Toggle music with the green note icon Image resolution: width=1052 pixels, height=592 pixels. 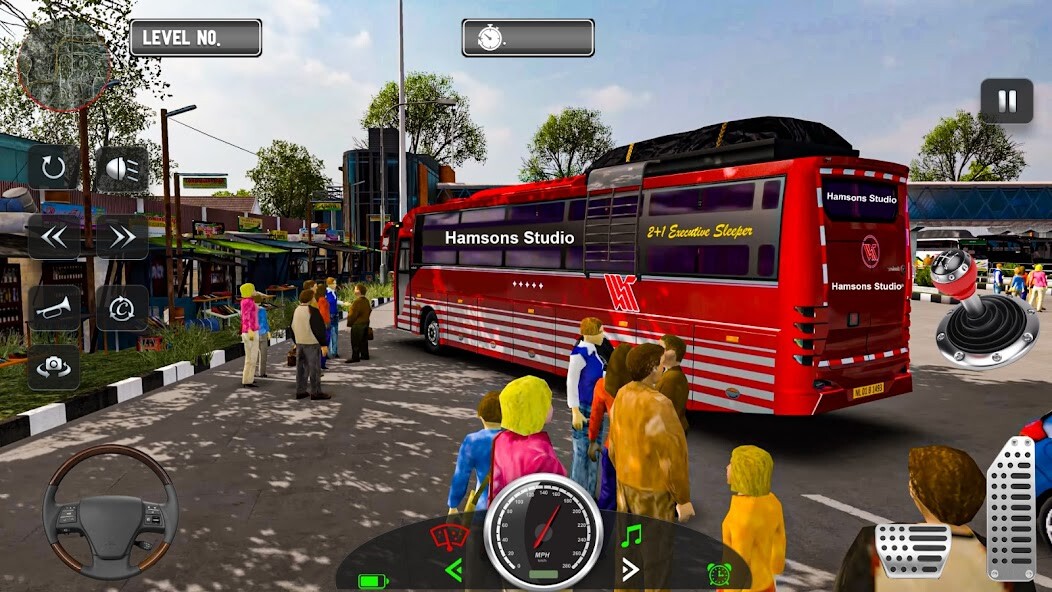(x=630, y=536)
